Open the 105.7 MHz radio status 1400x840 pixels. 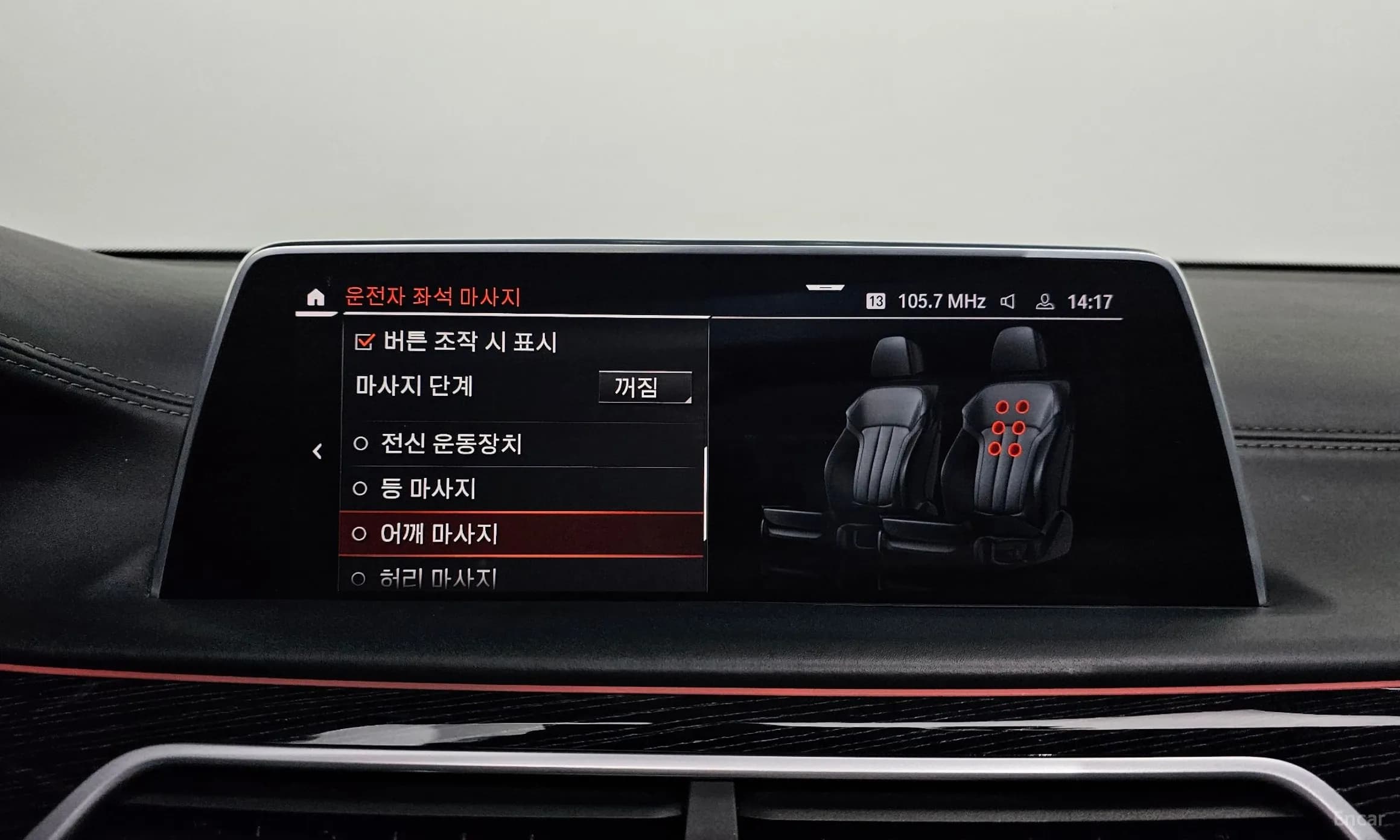[941, 301]
